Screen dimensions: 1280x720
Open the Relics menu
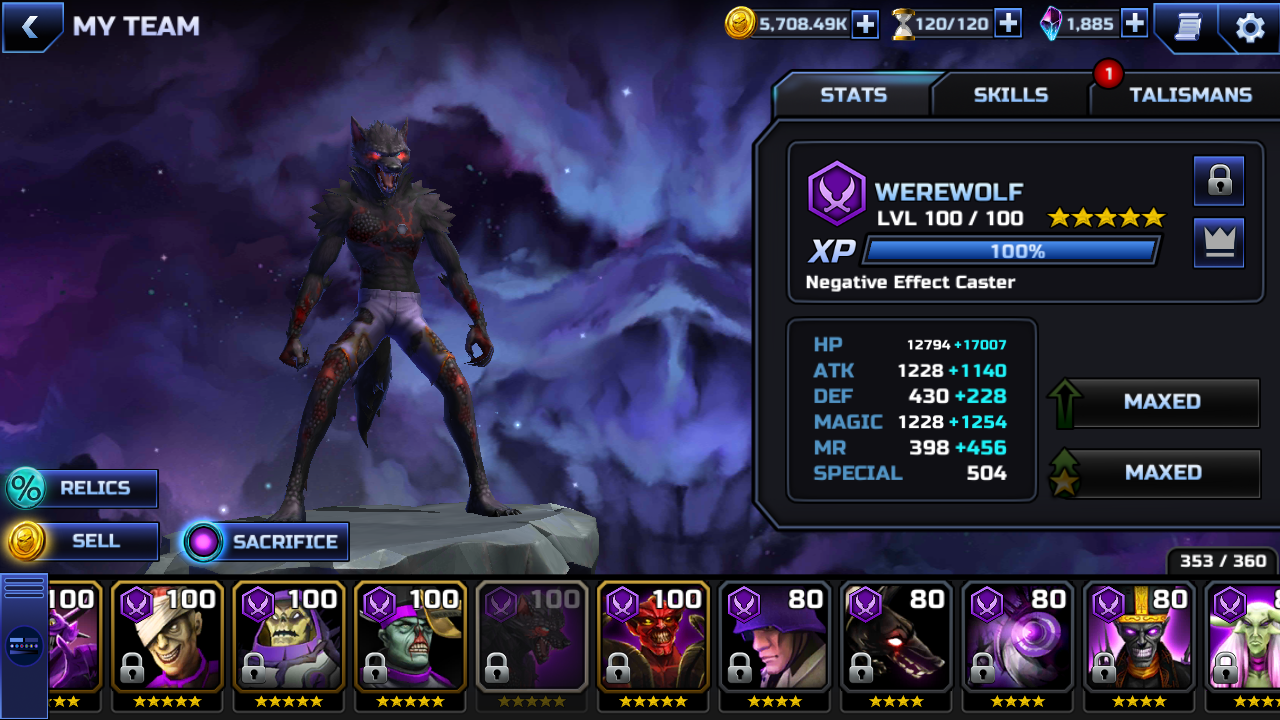pos(83,488)
